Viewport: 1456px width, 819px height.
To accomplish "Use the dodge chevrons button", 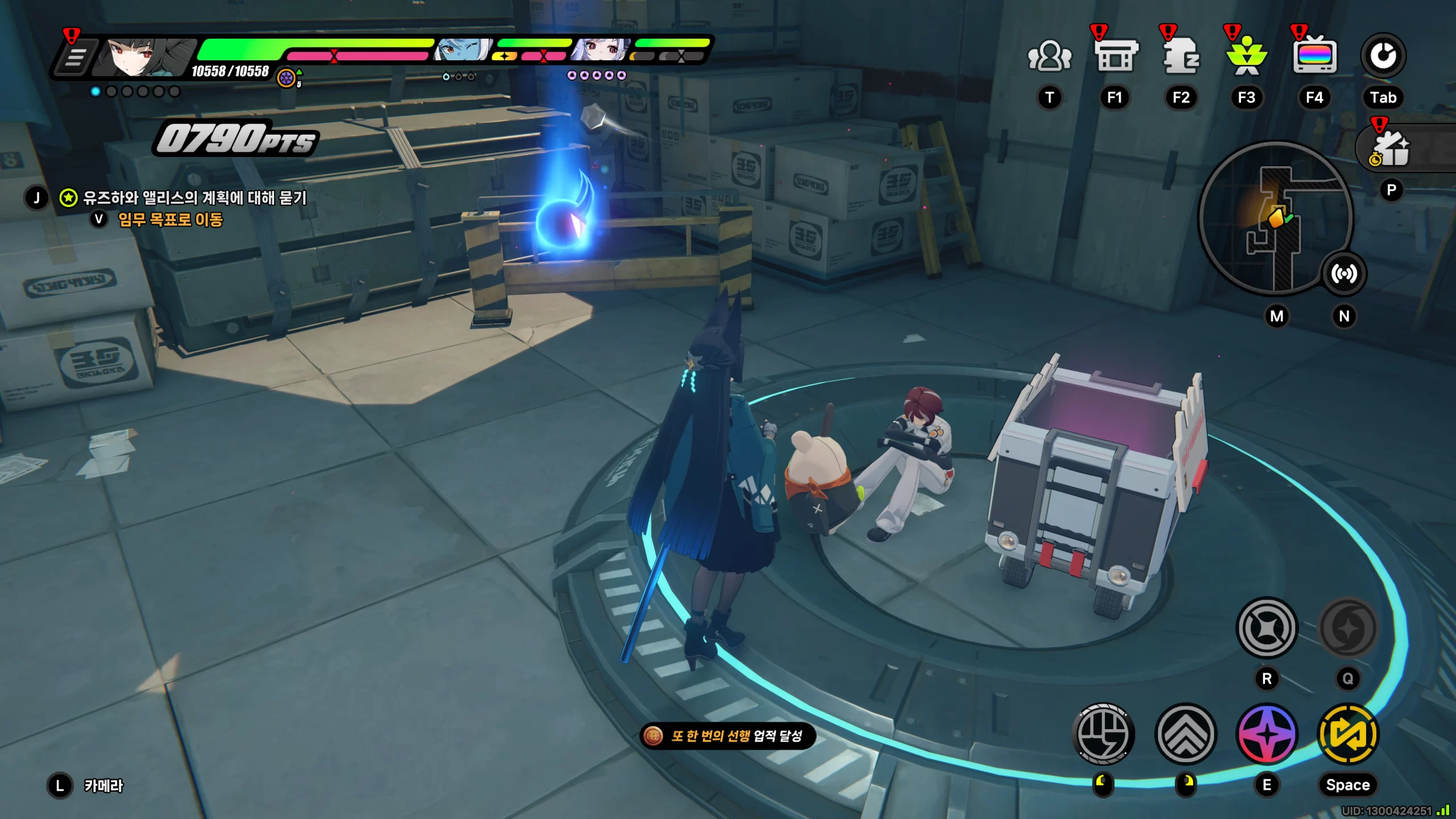I will coord(1186,734).
